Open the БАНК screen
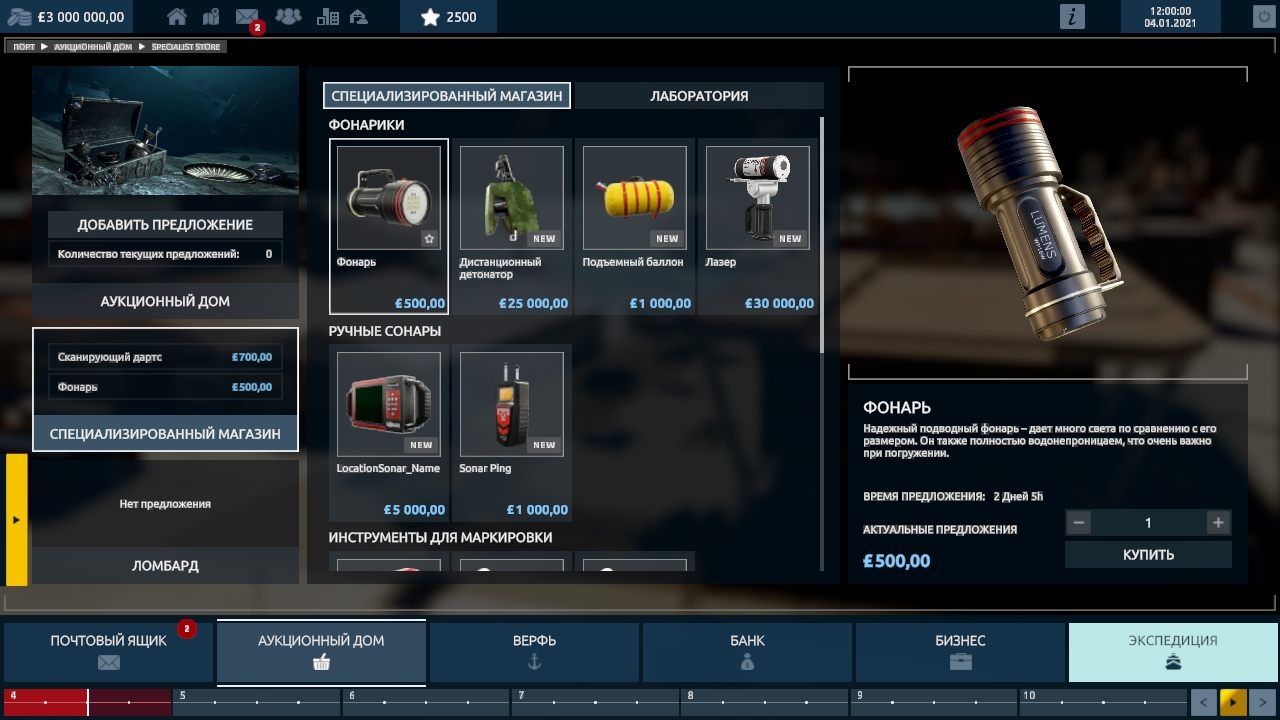 [747, 651]
